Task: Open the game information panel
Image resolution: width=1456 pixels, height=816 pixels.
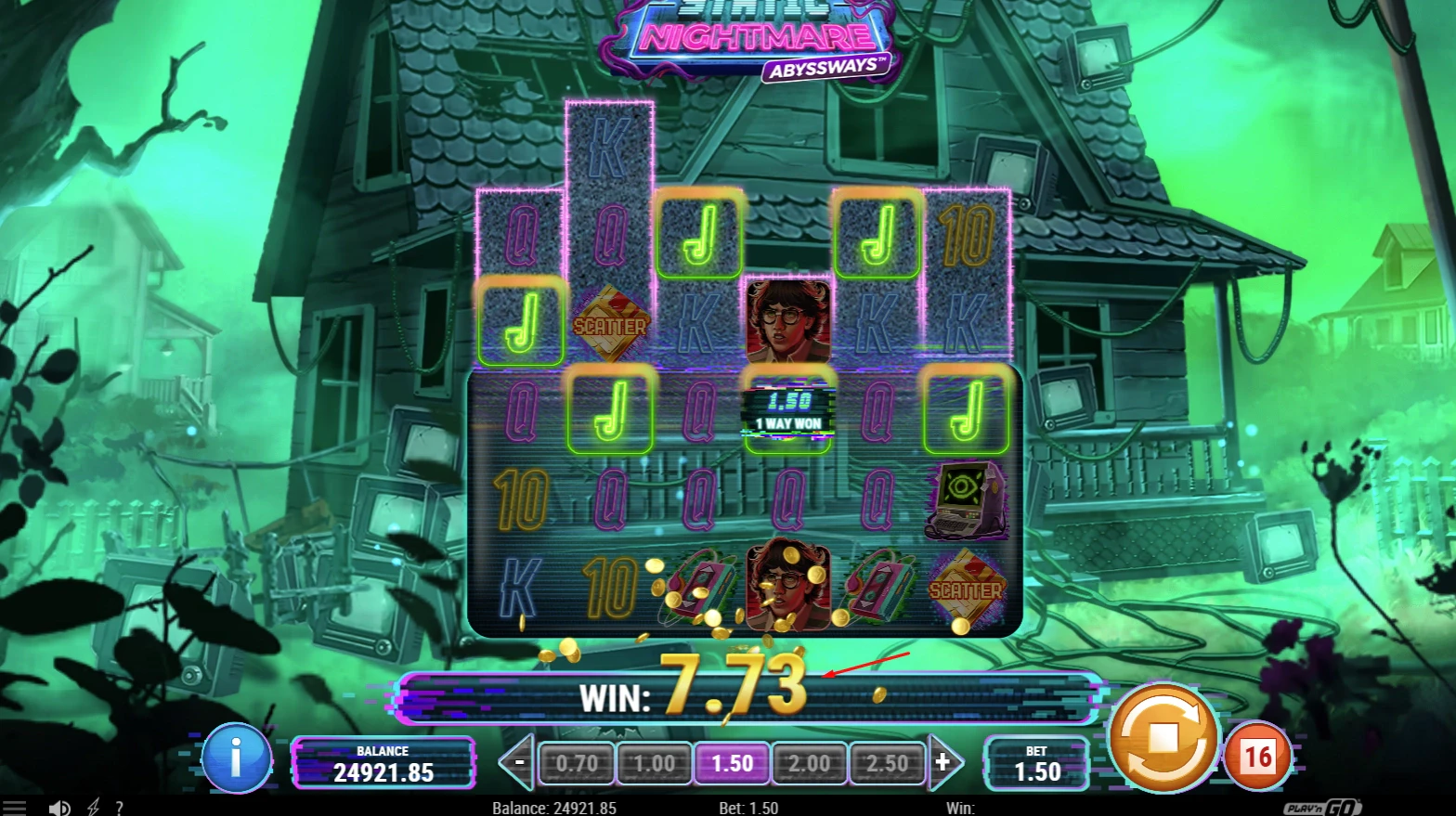Action: (238, 758)
